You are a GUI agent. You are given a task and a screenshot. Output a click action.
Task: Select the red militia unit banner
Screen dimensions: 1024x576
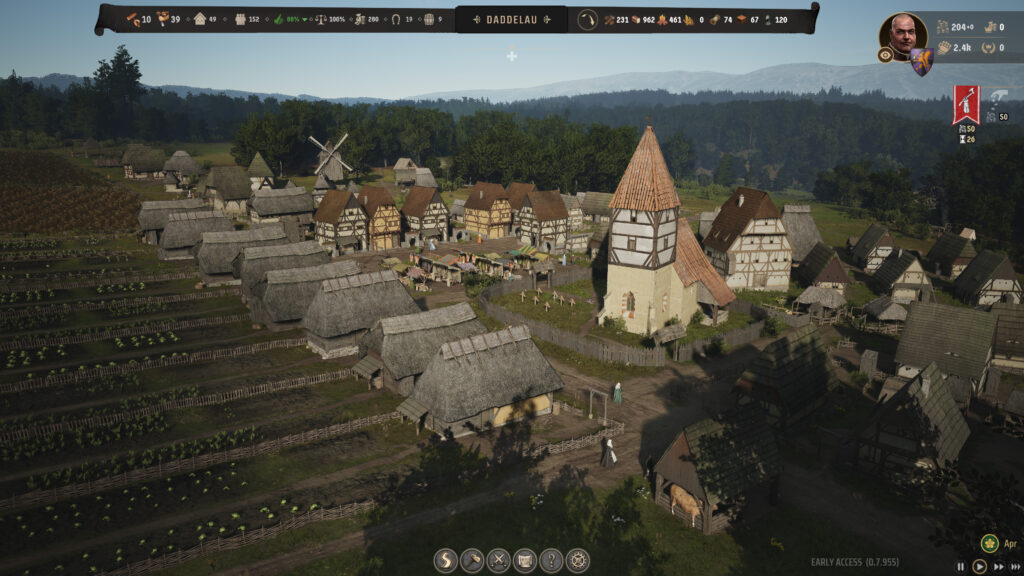(966, 104)
